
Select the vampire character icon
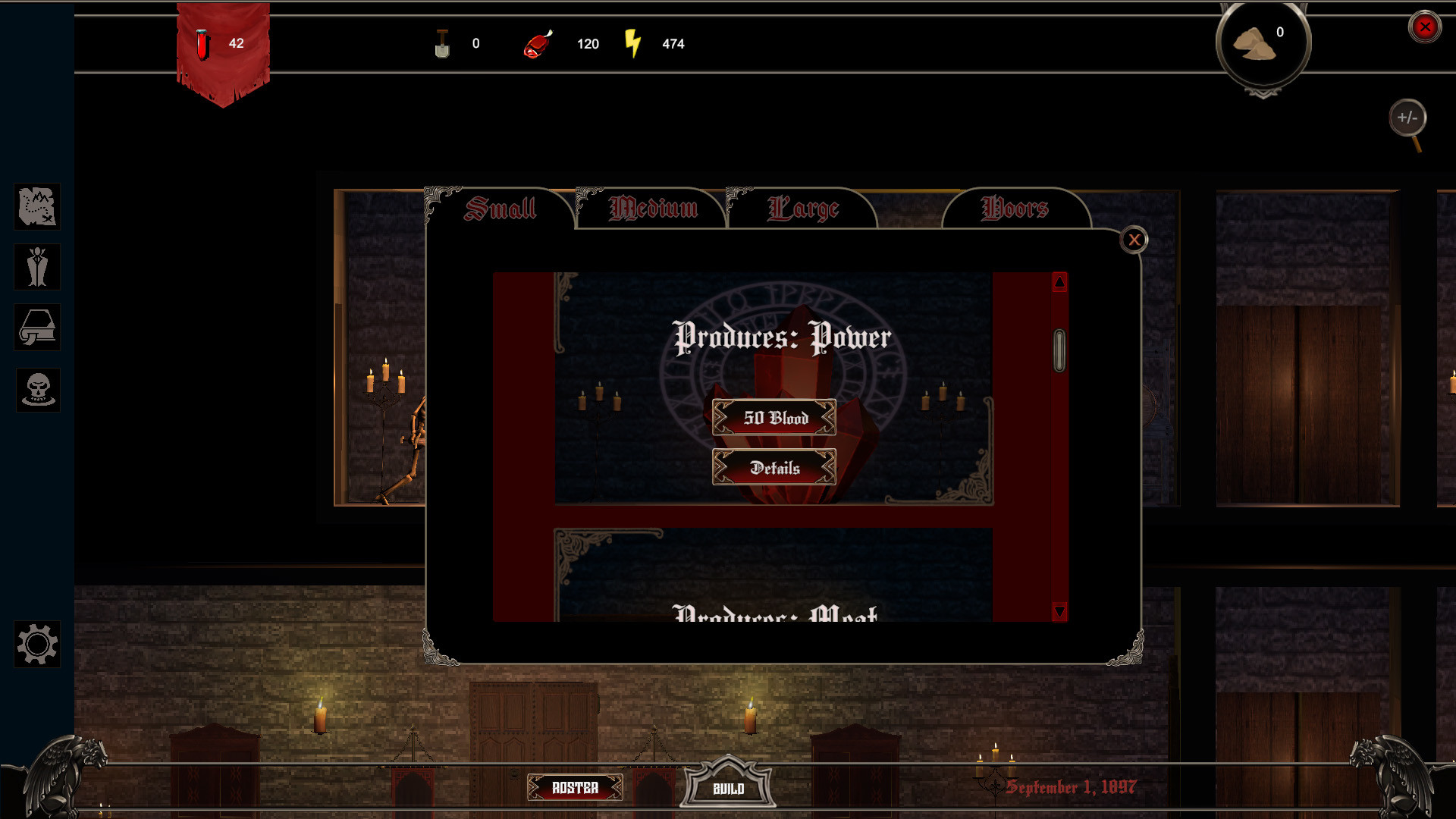click(x=36, y=267)
